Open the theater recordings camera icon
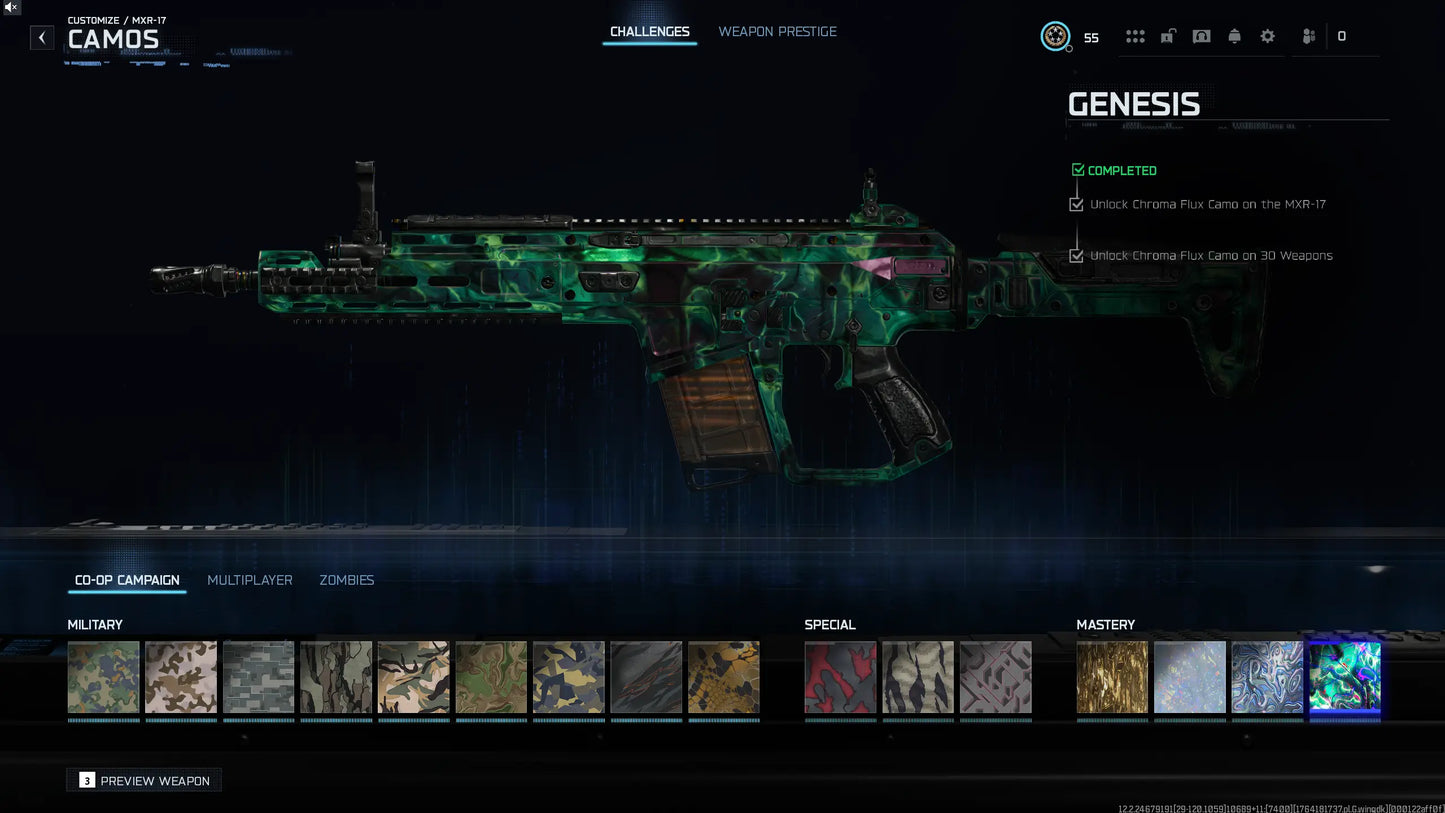 point(1201,35)
